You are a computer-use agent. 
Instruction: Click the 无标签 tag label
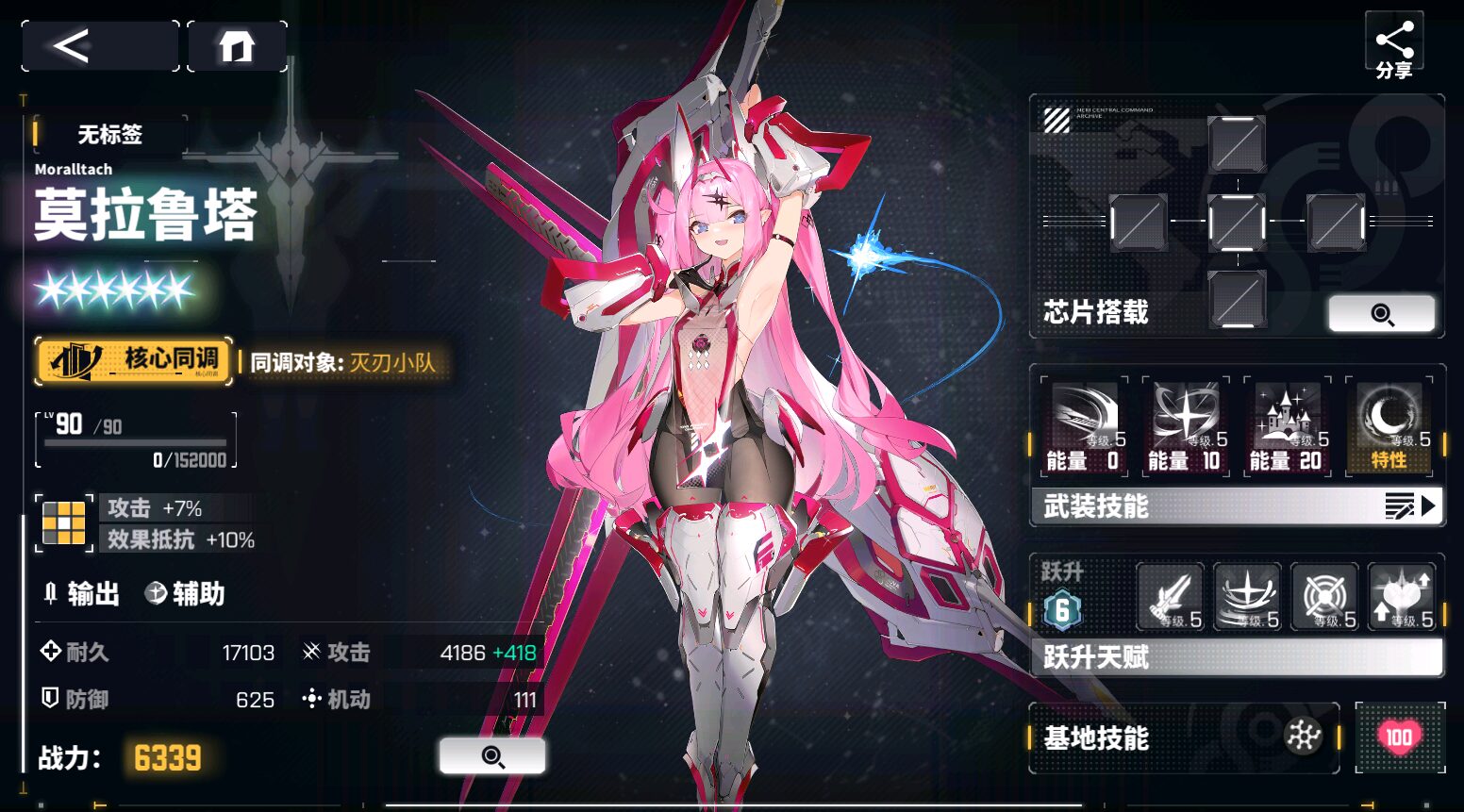pos(109,135)
